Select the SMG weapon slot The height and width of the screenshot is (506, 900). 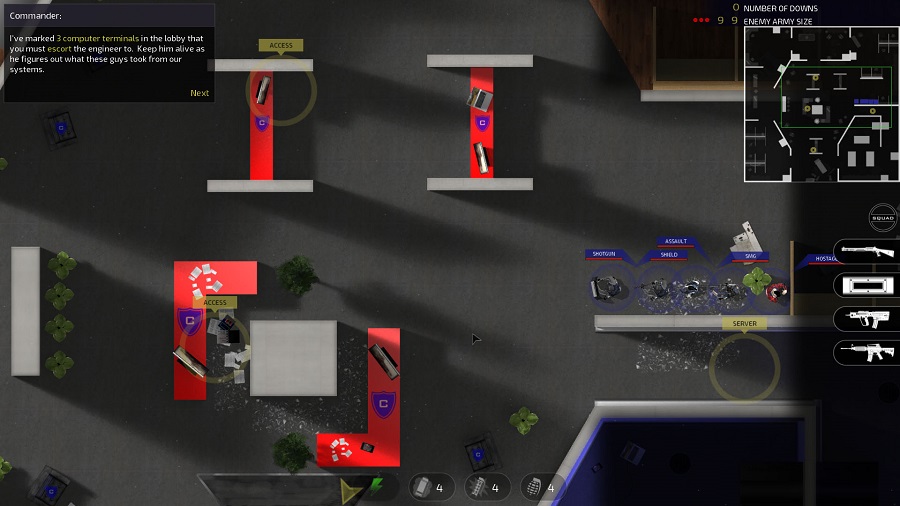(866, 319)
